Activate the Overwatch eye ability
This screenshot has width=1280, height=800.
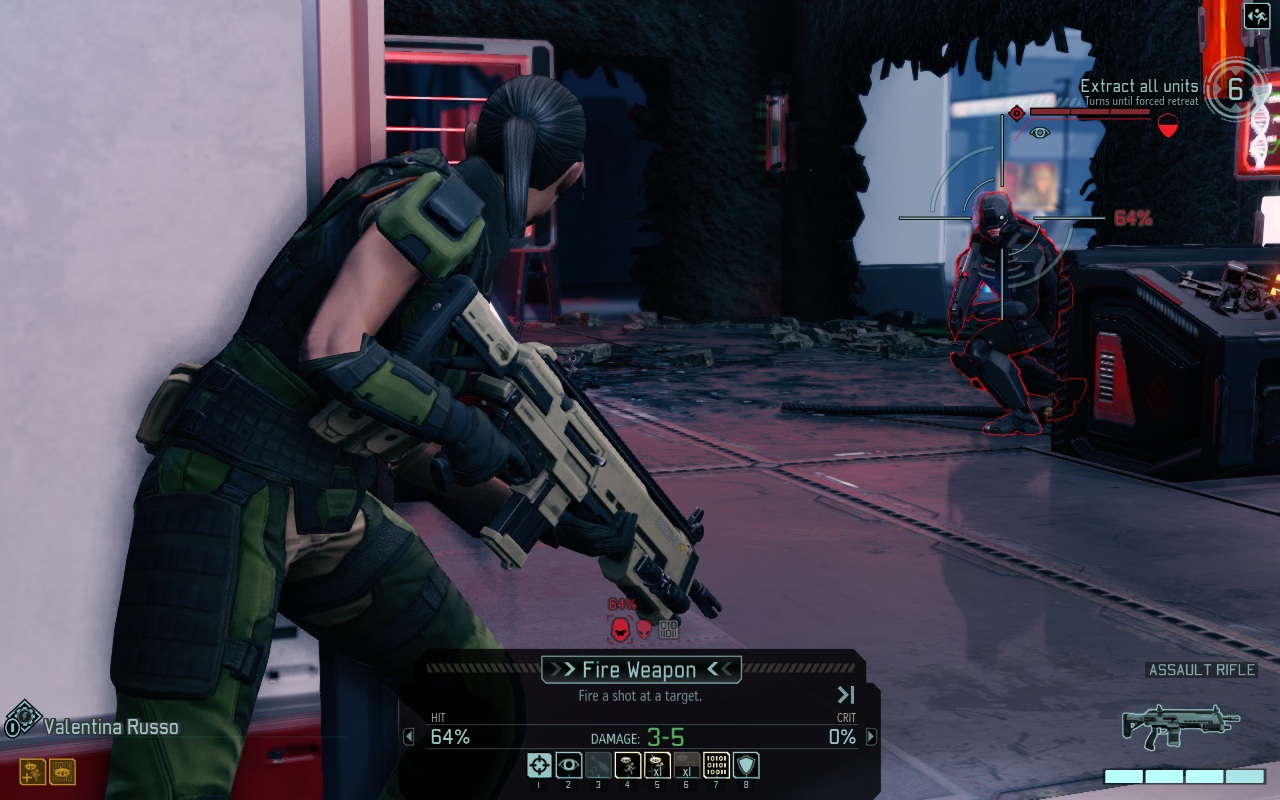click(569, 766)
